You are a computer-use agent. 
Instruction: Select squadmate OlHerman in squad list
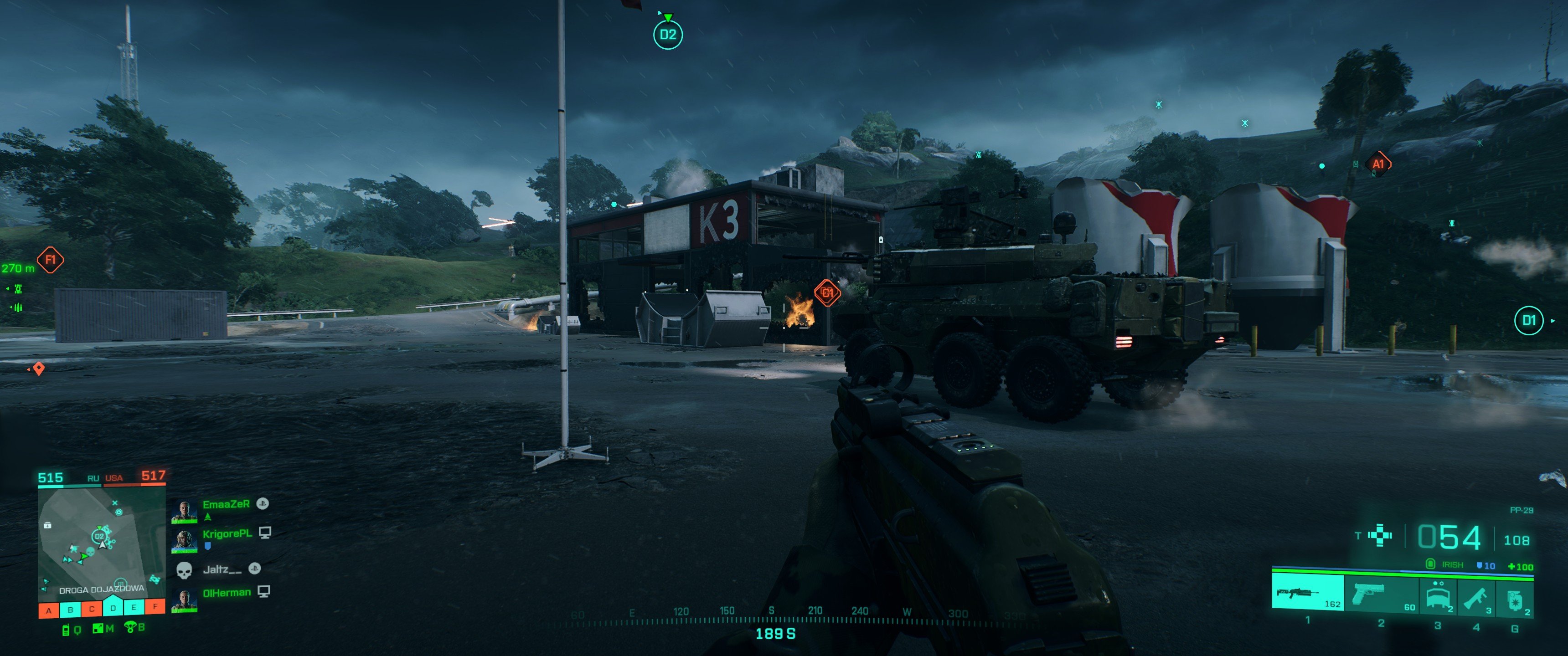pyautogui.click(x=227, y=593)
